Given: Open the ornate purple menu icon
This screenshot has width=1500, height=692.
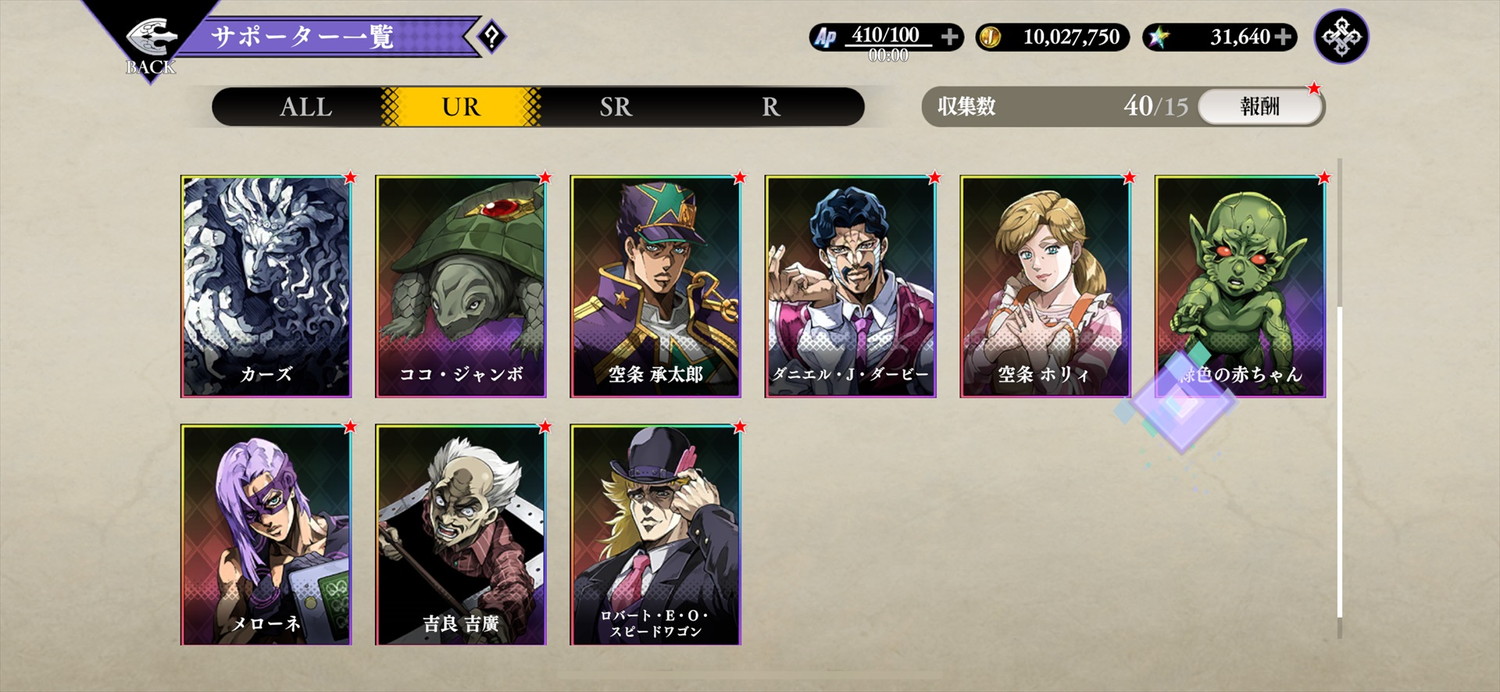Looking at the screenshot, I should coord(1341,37).
